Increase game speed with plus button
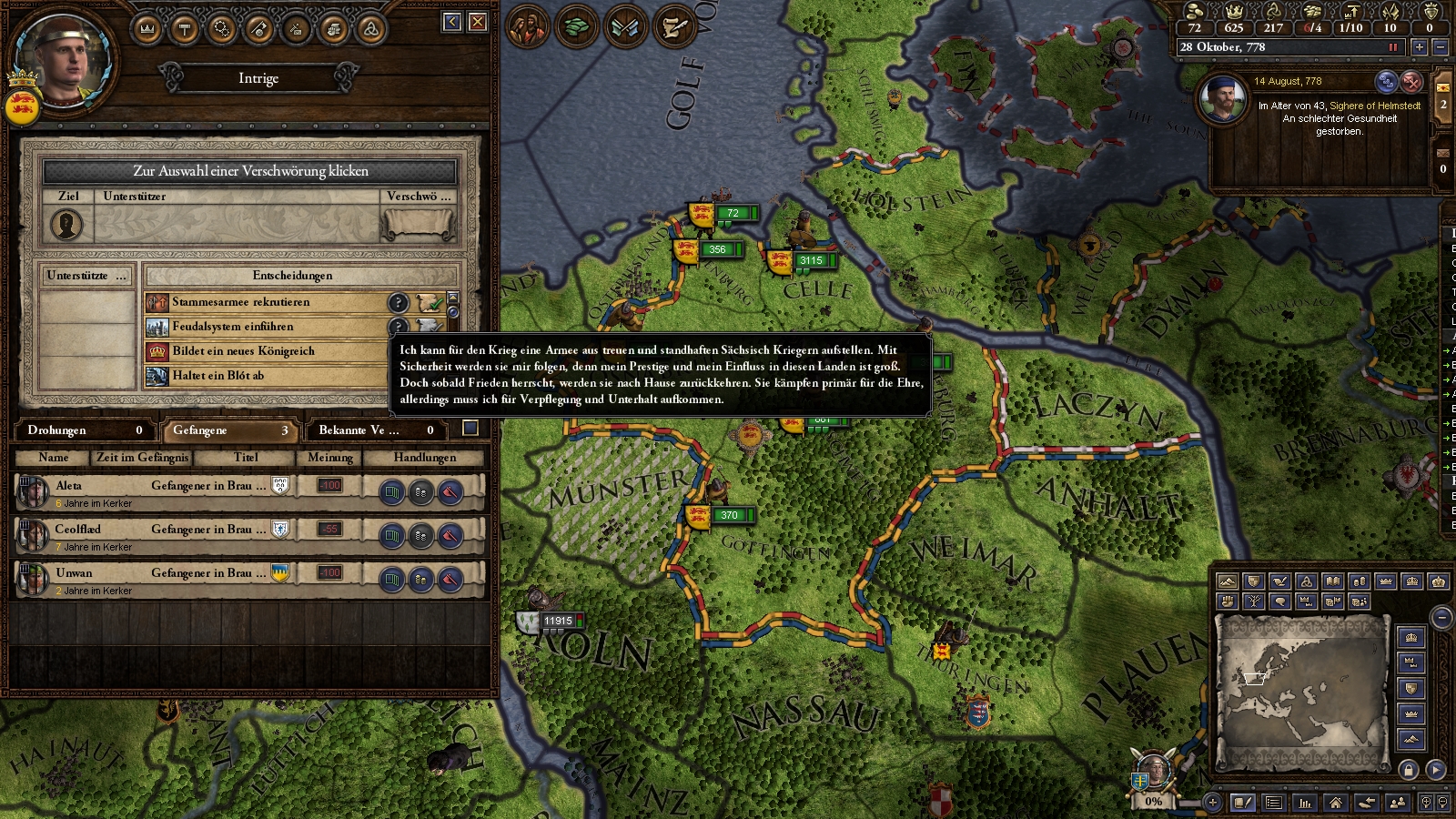Screen dimensions: 1456x819 coord(1419,46)
